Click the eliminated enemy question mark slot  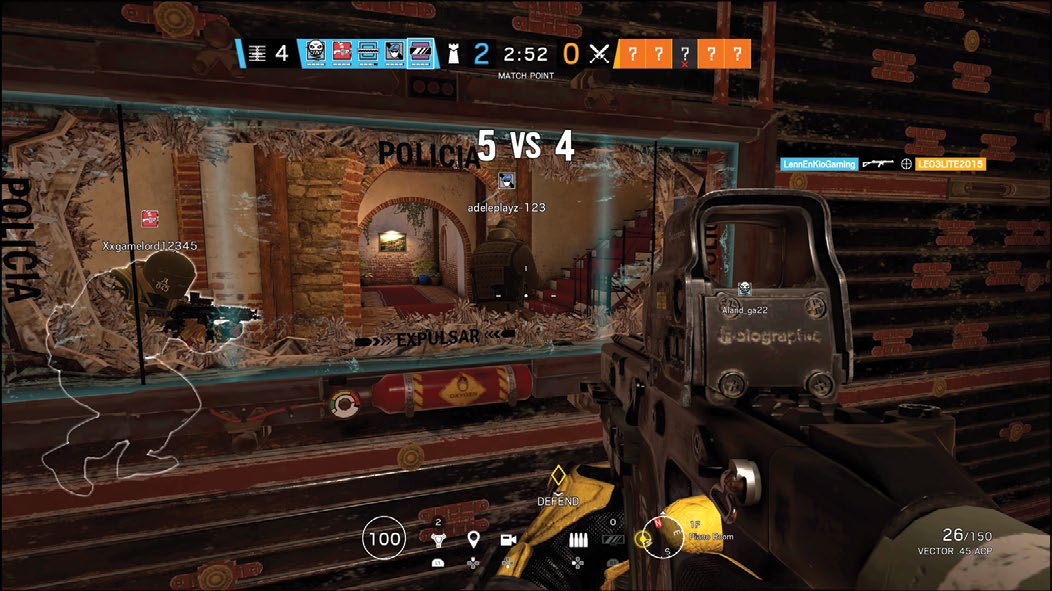[685, 54]
